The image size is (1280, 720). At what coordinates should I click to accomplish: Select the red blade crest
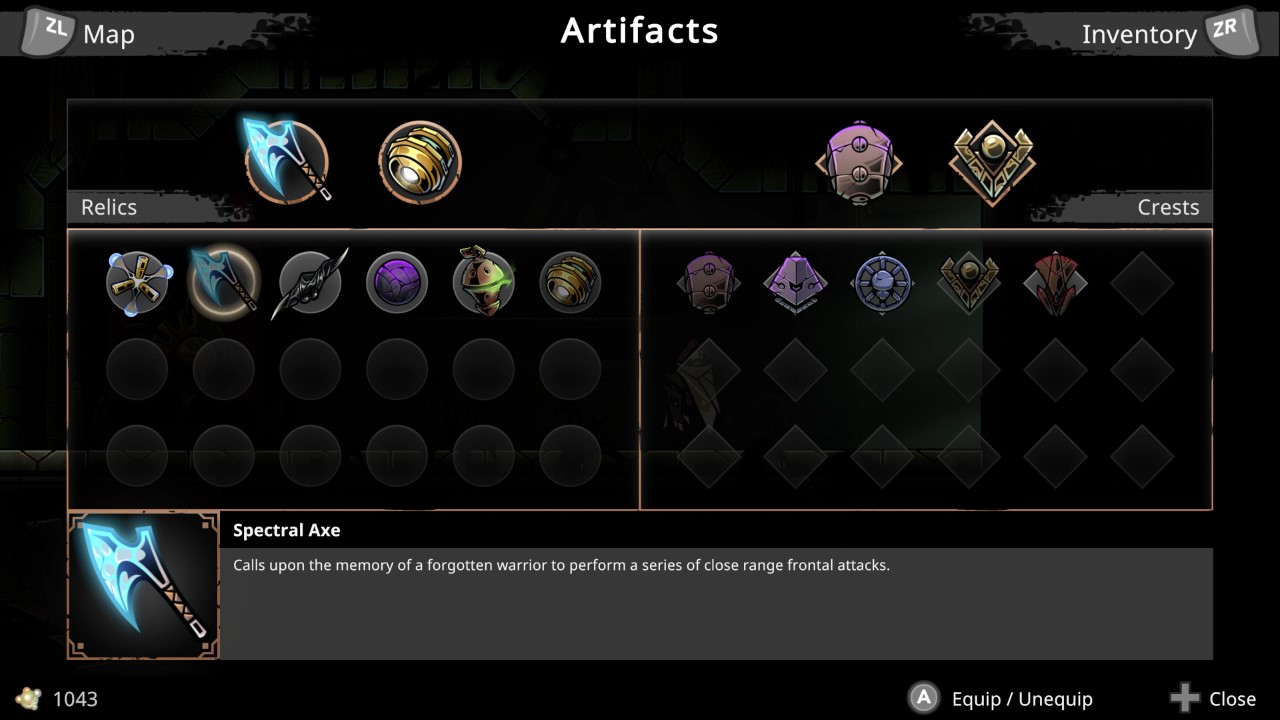click(1055, 282)
